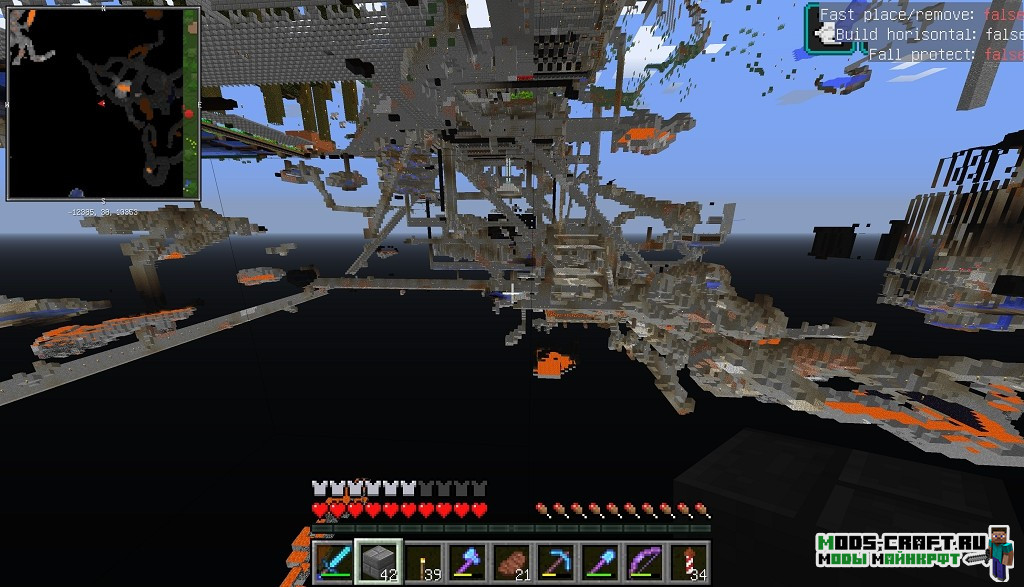Viewport: 1024px width, 587px height.
Task: Equip the enchanted diamond axe
Action: pyautogui.click(x=468, y=560)
